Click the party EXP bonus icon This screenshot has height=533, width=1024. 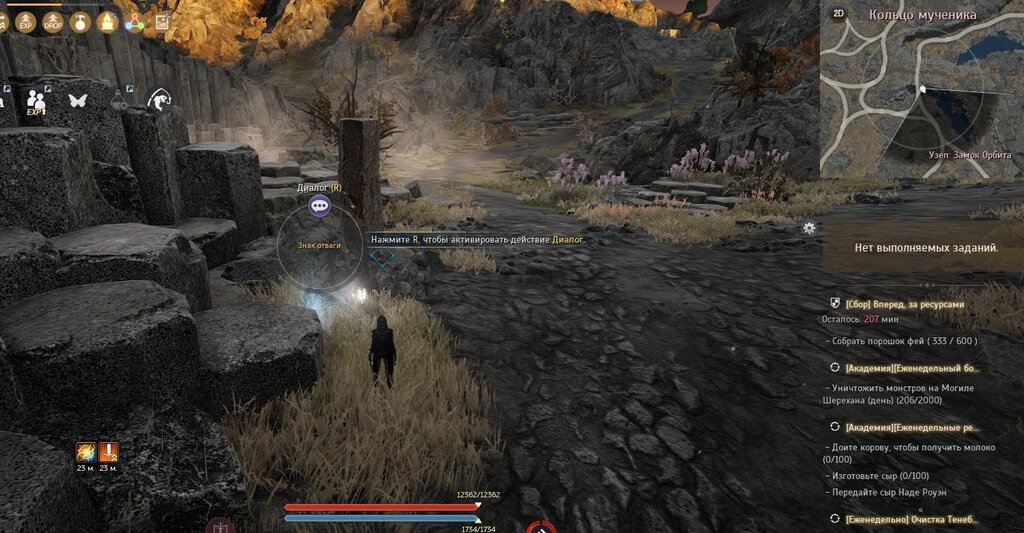tap(37, 101)
